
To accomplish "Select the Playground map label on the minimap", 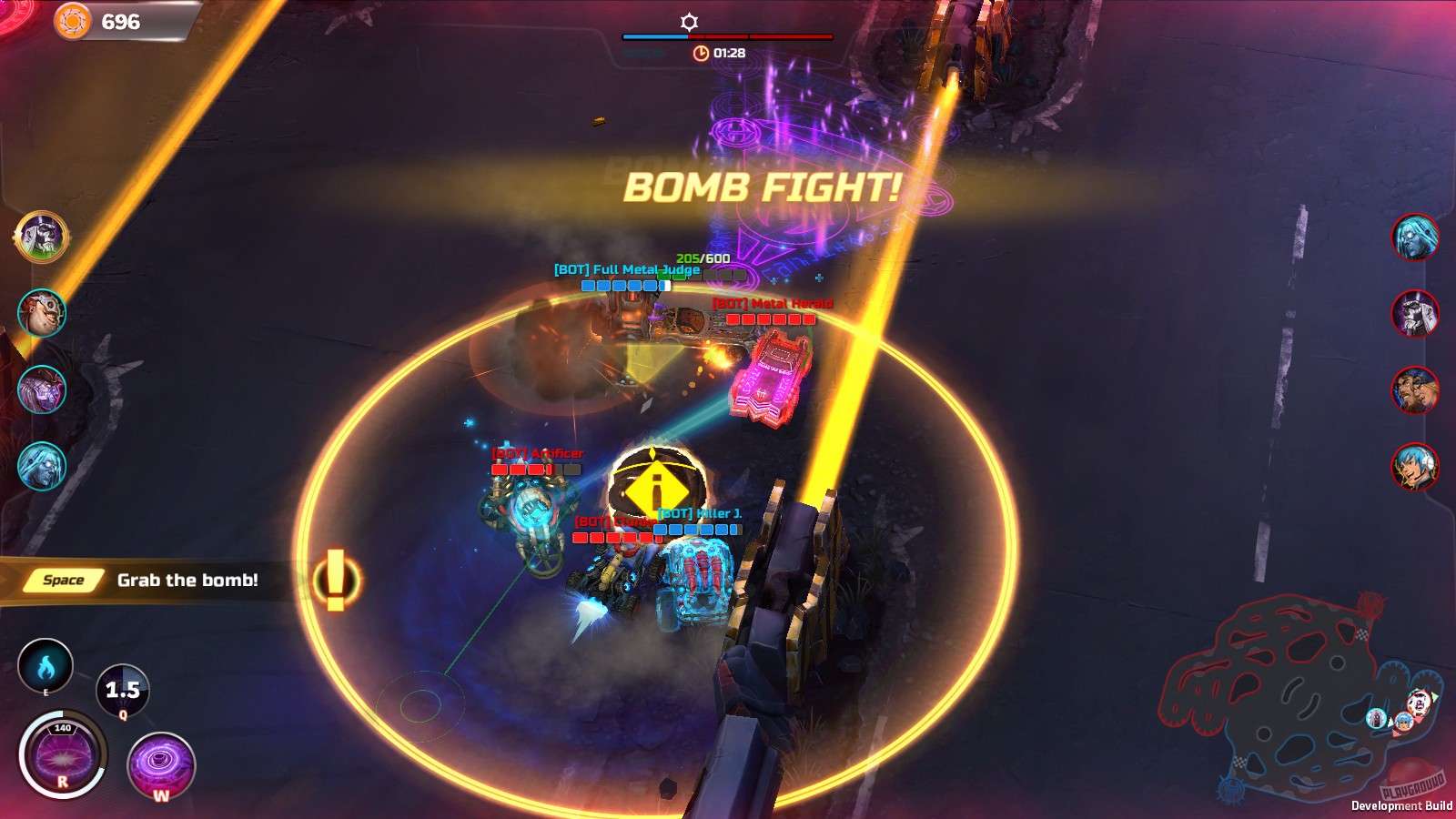I will [1411, 788].
